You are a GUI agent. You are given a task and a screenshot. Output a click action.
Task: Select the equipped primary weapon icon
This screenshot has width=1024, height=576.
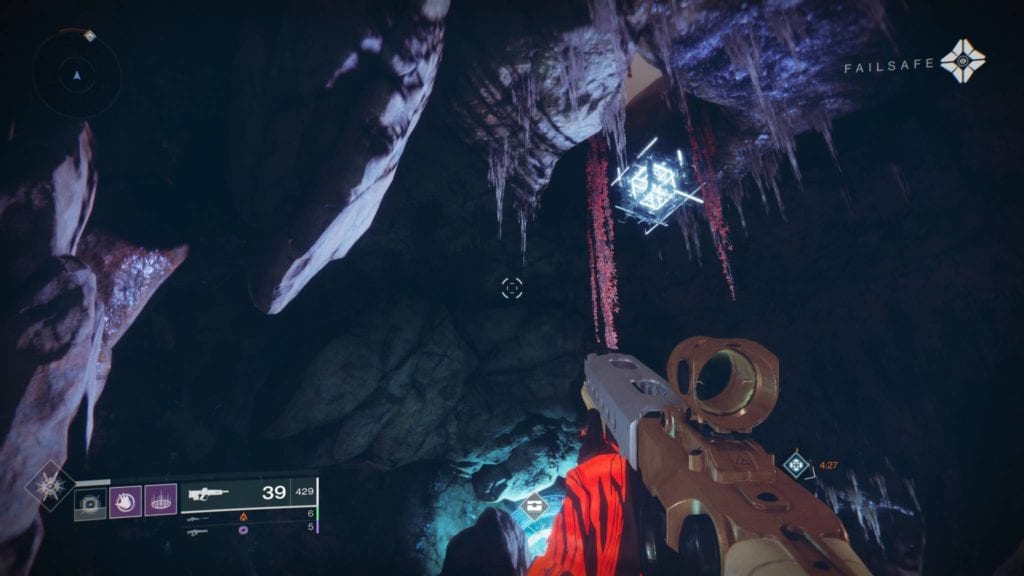click(208, 494)
